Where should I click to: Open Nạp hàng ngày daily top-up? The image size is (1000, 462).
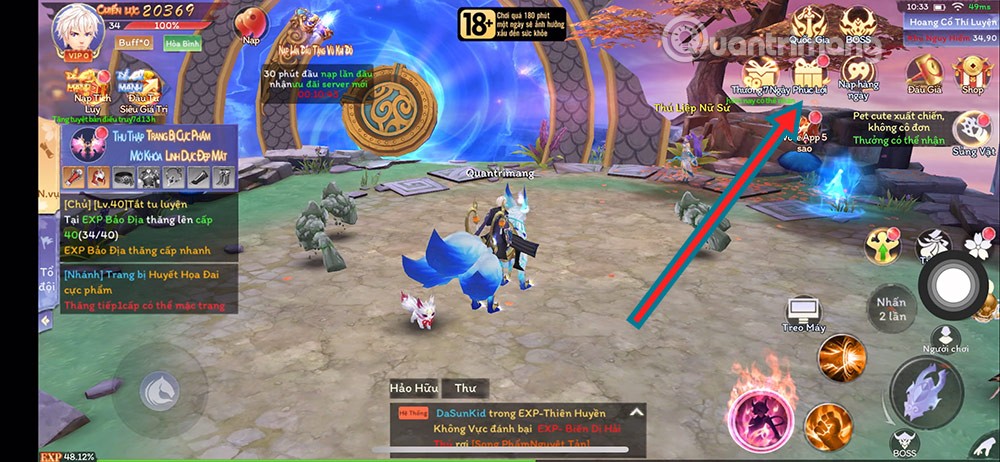[859, 75]
